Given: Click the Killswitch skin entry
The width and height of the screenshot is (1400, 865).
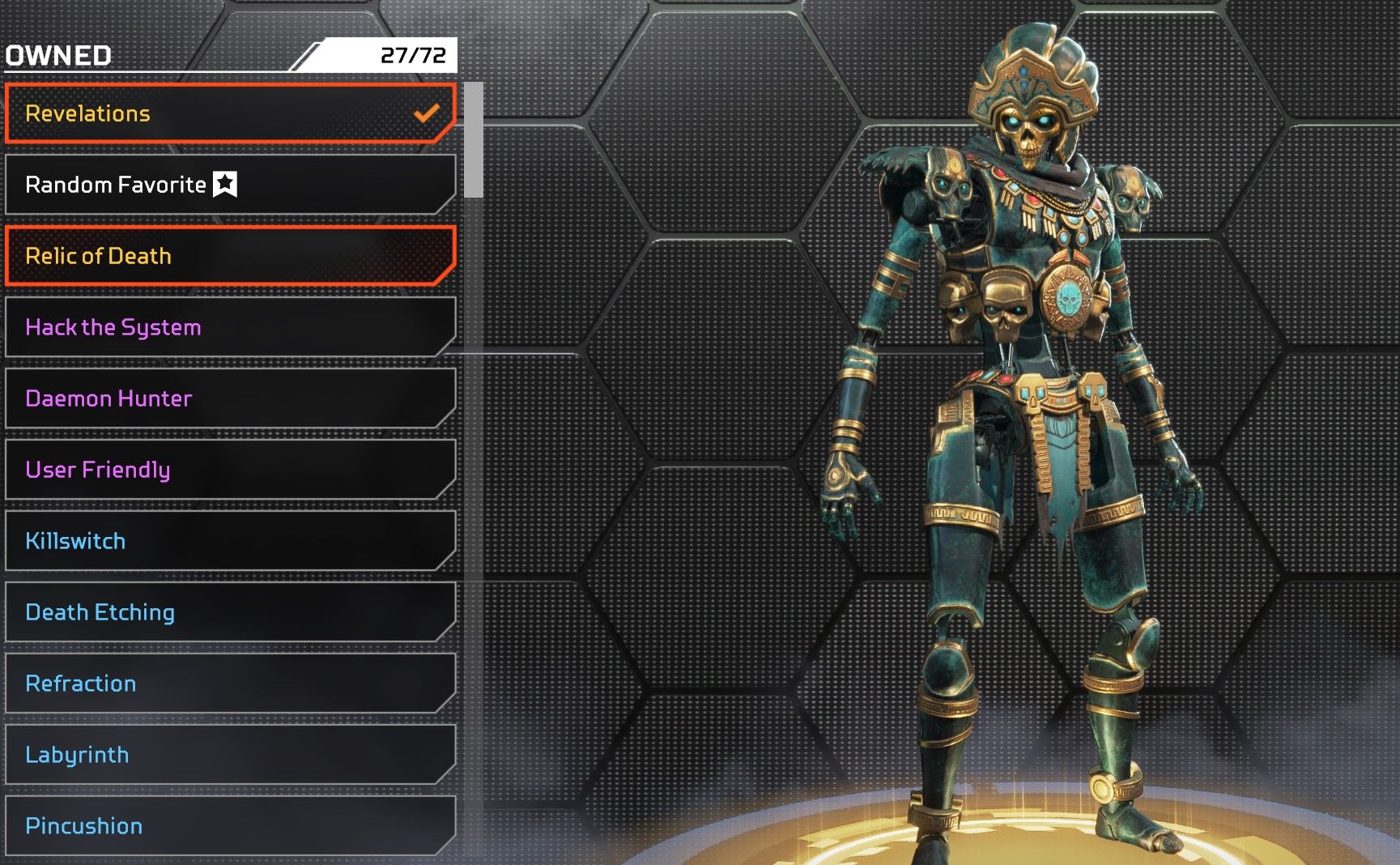Looking at the screenshot, I should pos(229,541).
